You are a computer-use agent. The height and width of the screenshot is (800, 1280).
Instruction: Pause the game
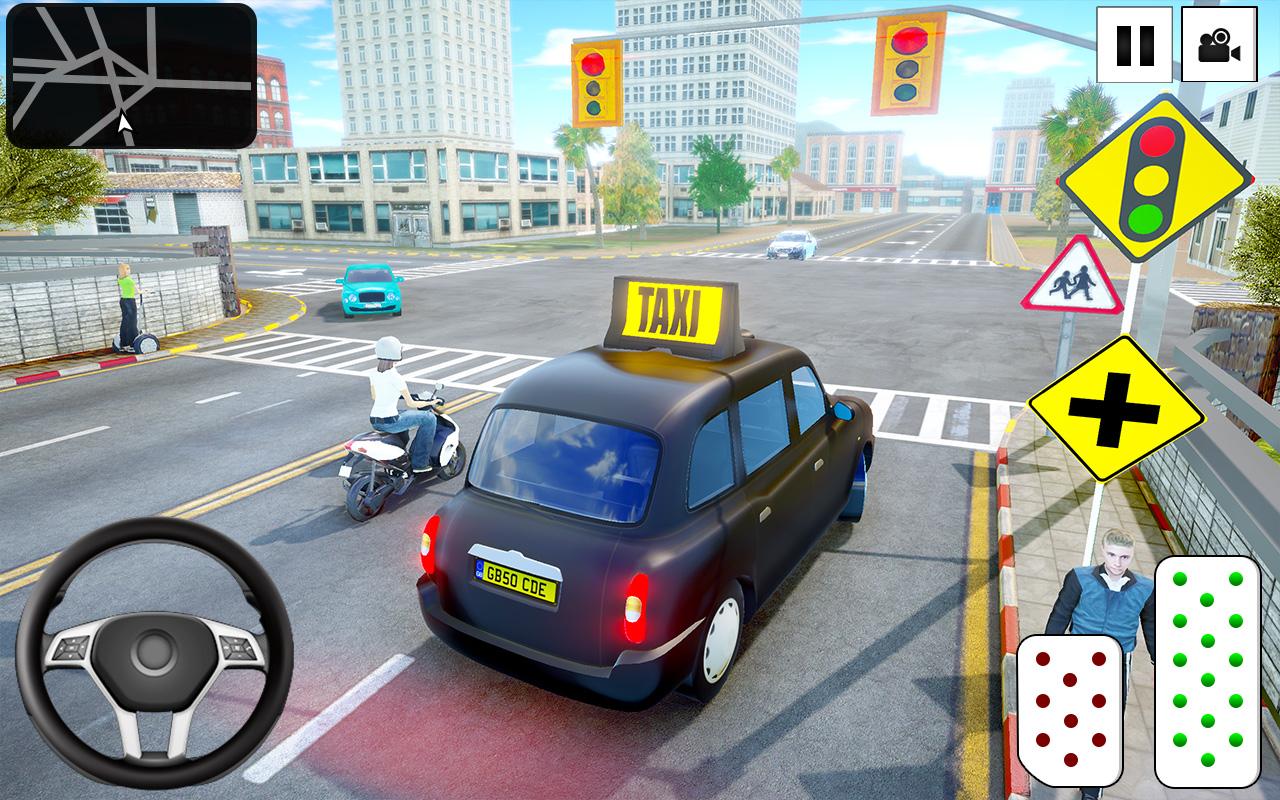click(x=1134, y=45)
